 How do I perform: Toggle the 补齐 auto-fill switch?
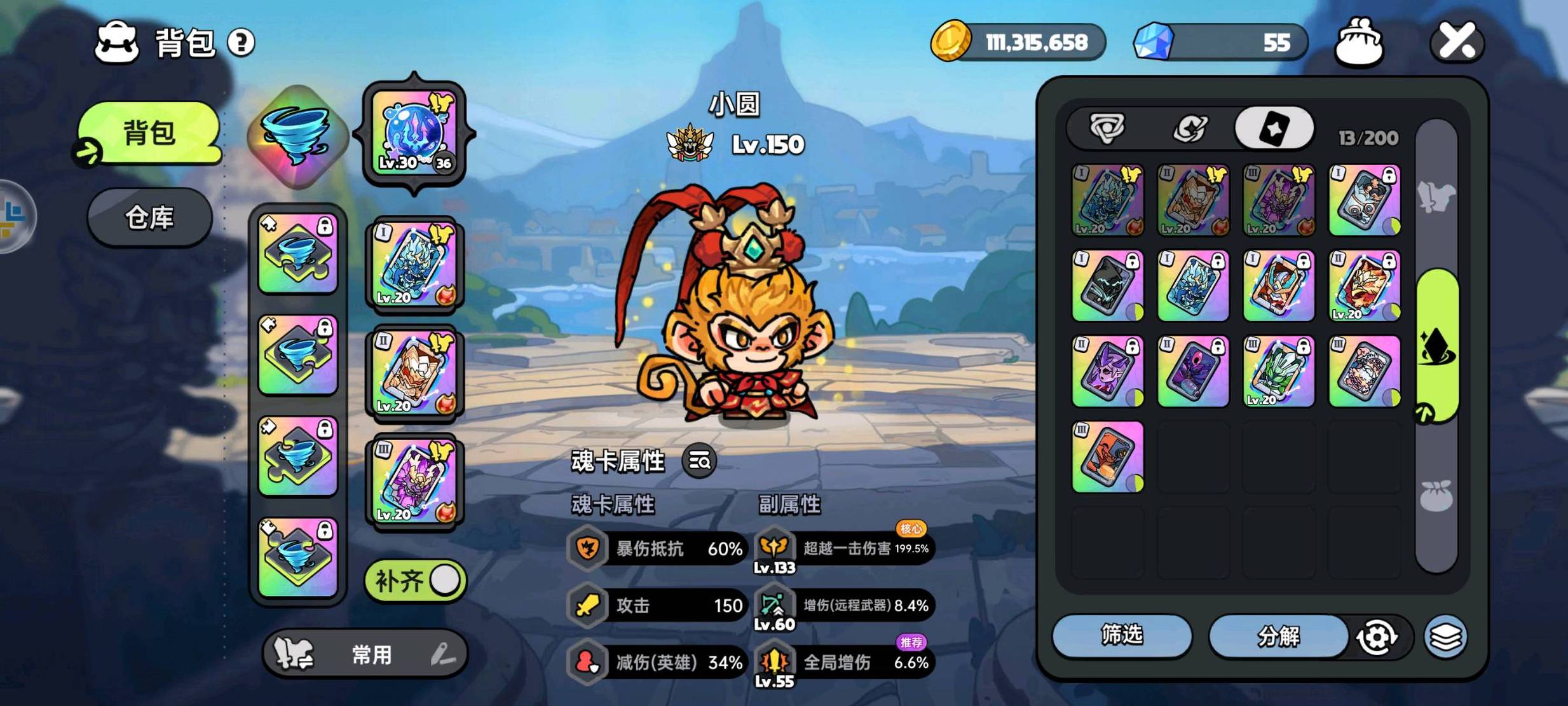416,581
